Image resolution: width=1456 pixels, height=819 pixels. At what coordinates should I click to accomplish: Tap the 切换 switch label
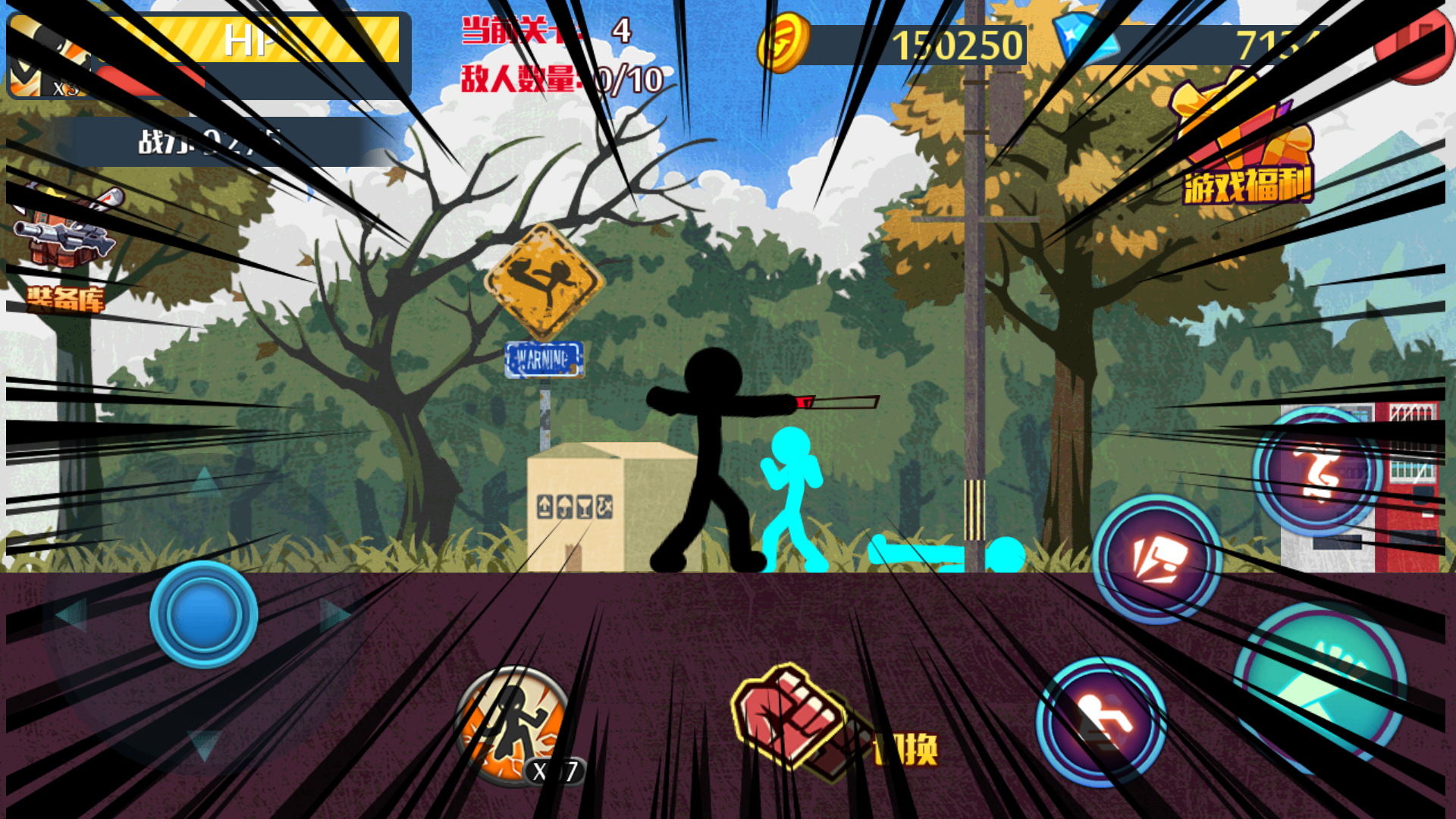click(906, 747)
